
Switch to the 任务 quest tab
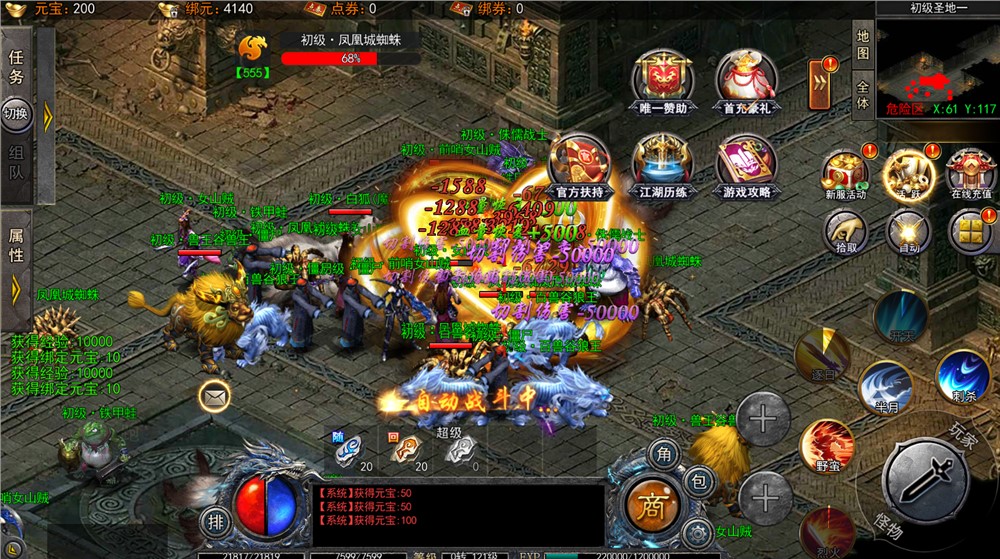pos(16,67)
